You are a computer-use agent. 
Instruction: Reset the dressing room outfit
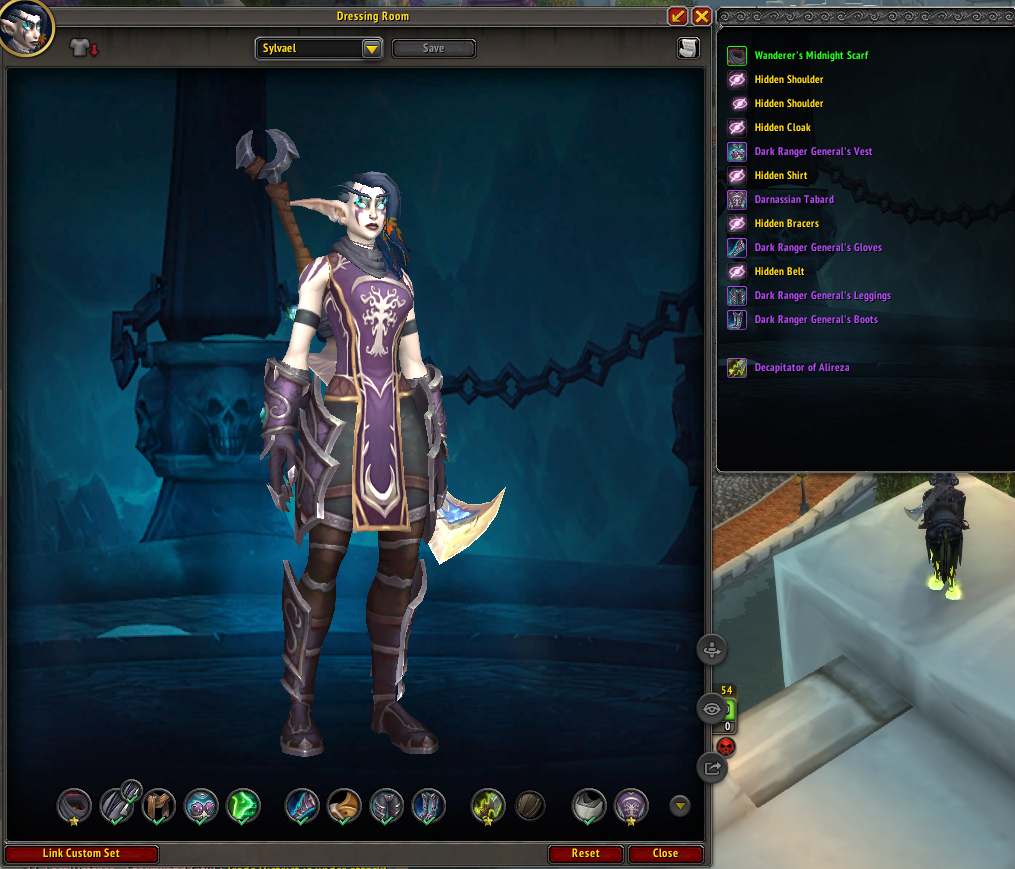(x=585, y=854)
